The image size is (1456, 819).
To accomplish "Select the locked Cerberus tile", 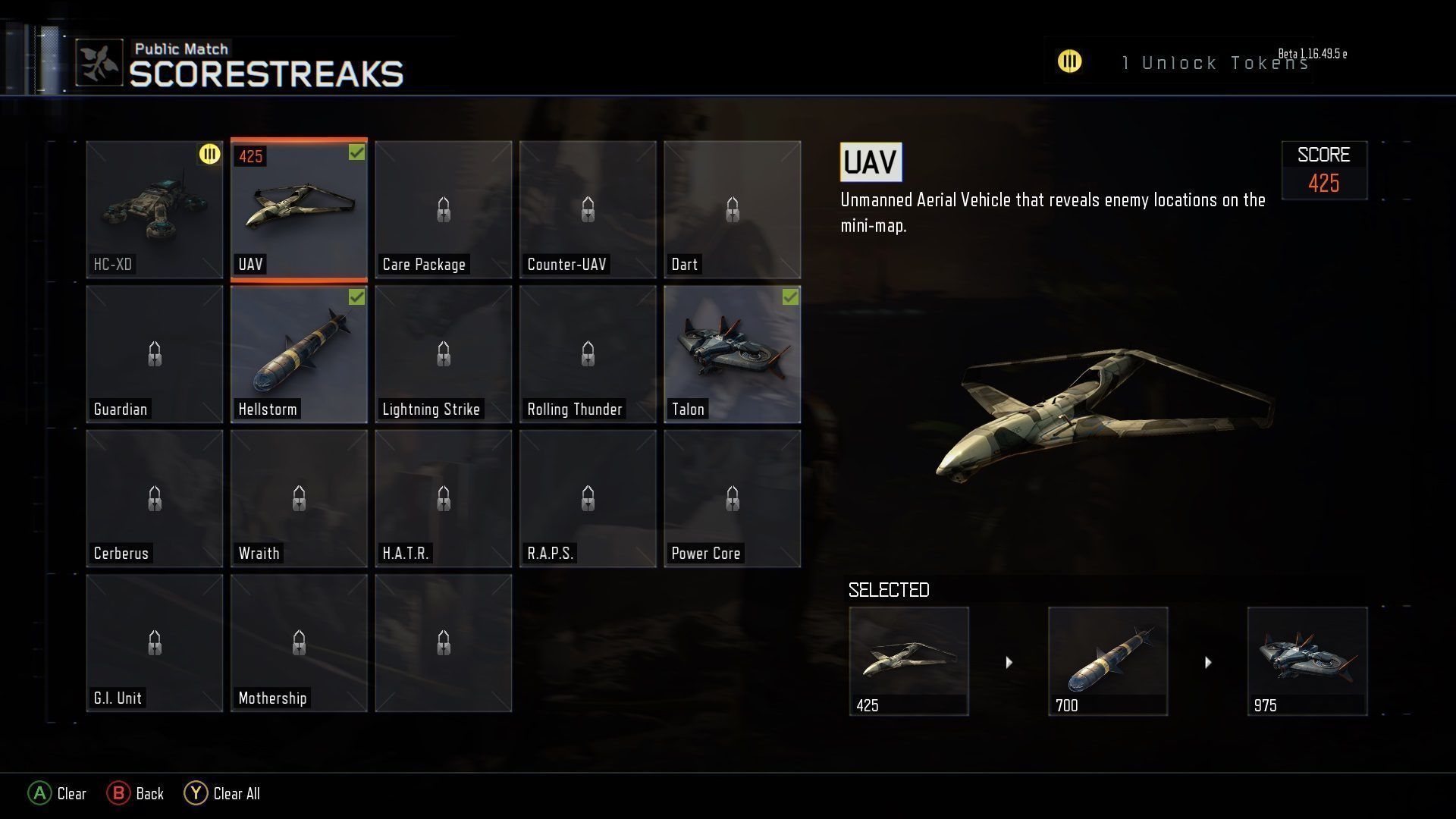I will 155,498.
